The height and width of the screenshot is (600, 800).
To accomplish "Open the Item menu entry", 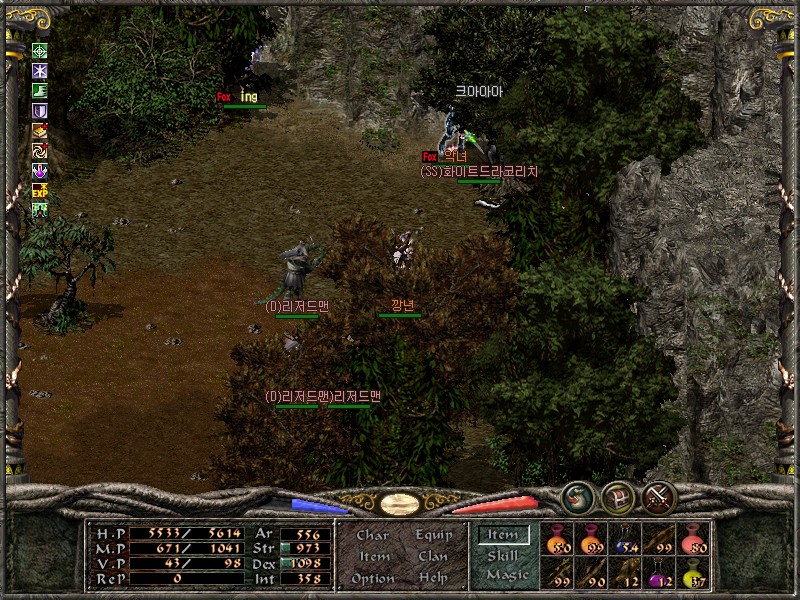I will (374, 557).
